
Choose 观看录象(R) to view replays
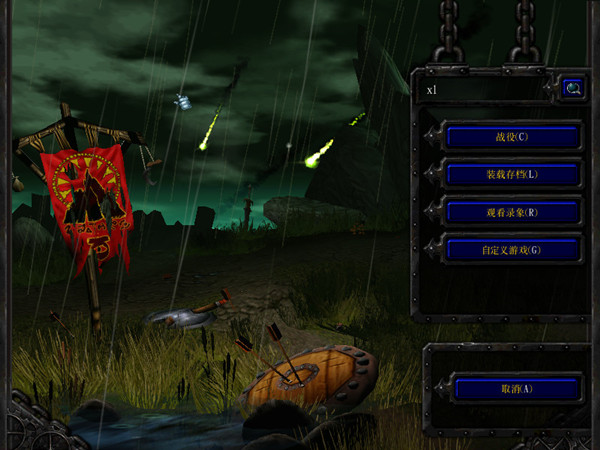tap(513, 212)
